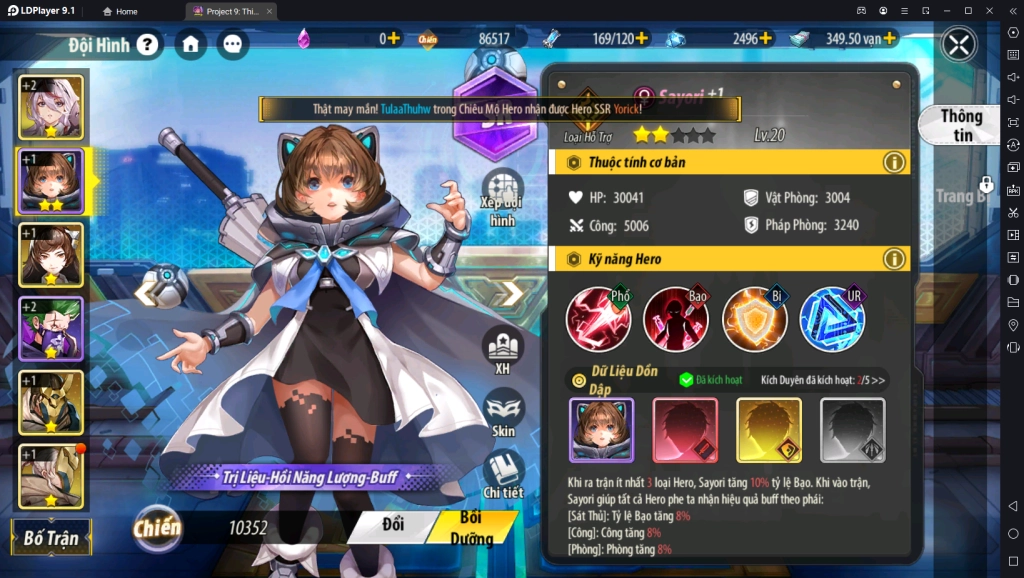Inspect the UR blue triangle skill

click(832, 319)
